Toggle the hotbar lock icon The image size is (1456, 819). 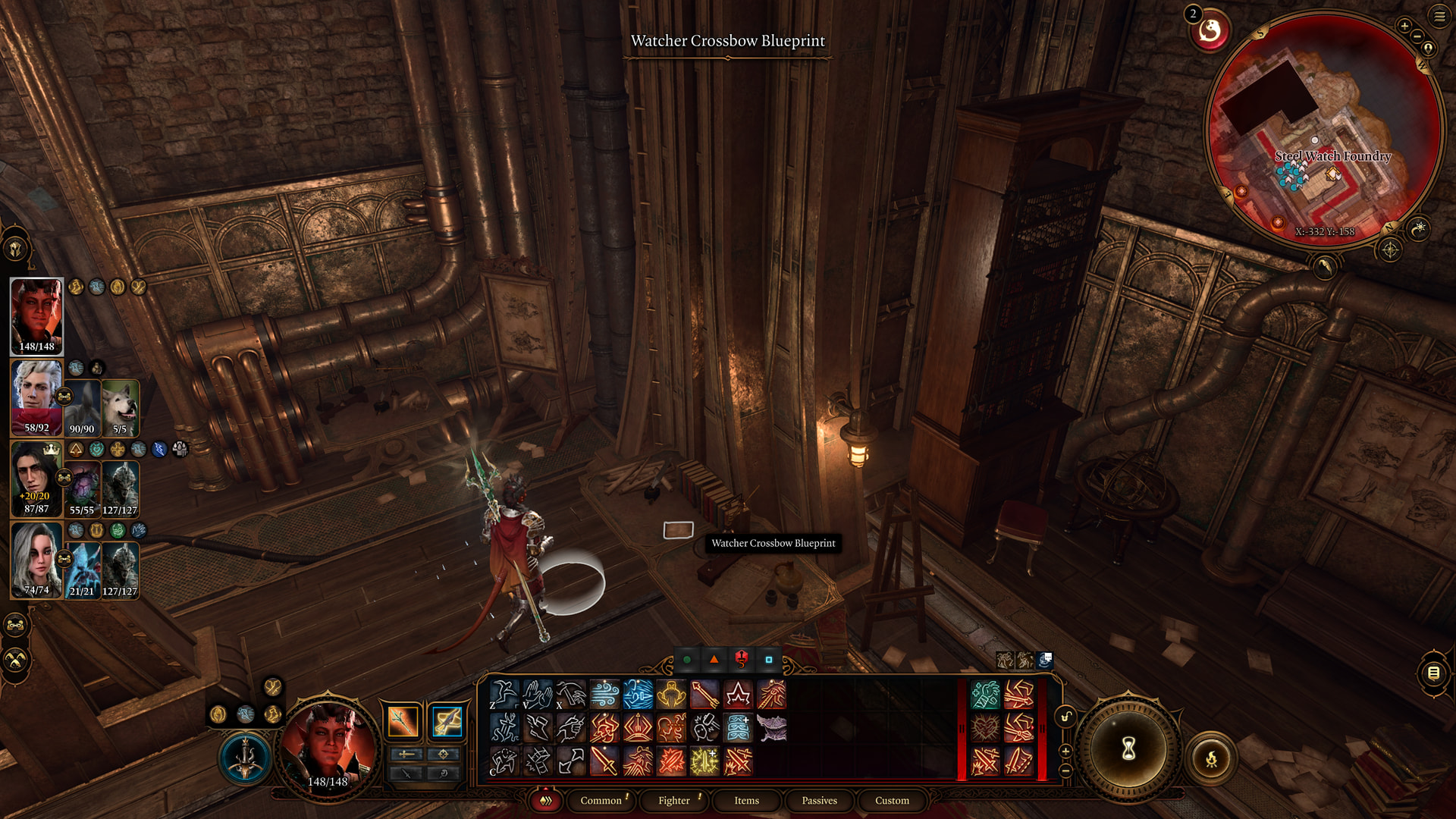coord(1065,717)
